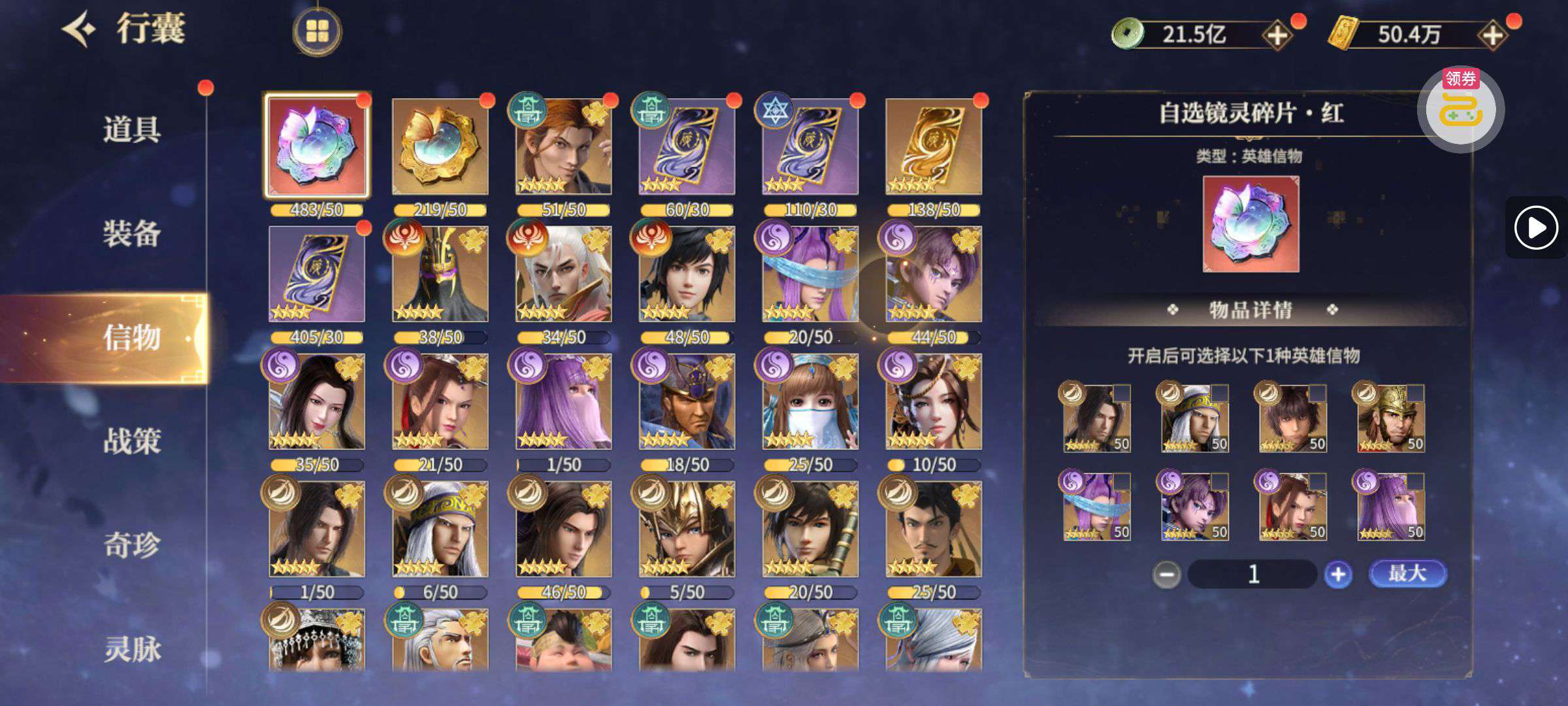Switch to the 道具 tab
The image size is (1568, 706).
click(x=131, y=129)
